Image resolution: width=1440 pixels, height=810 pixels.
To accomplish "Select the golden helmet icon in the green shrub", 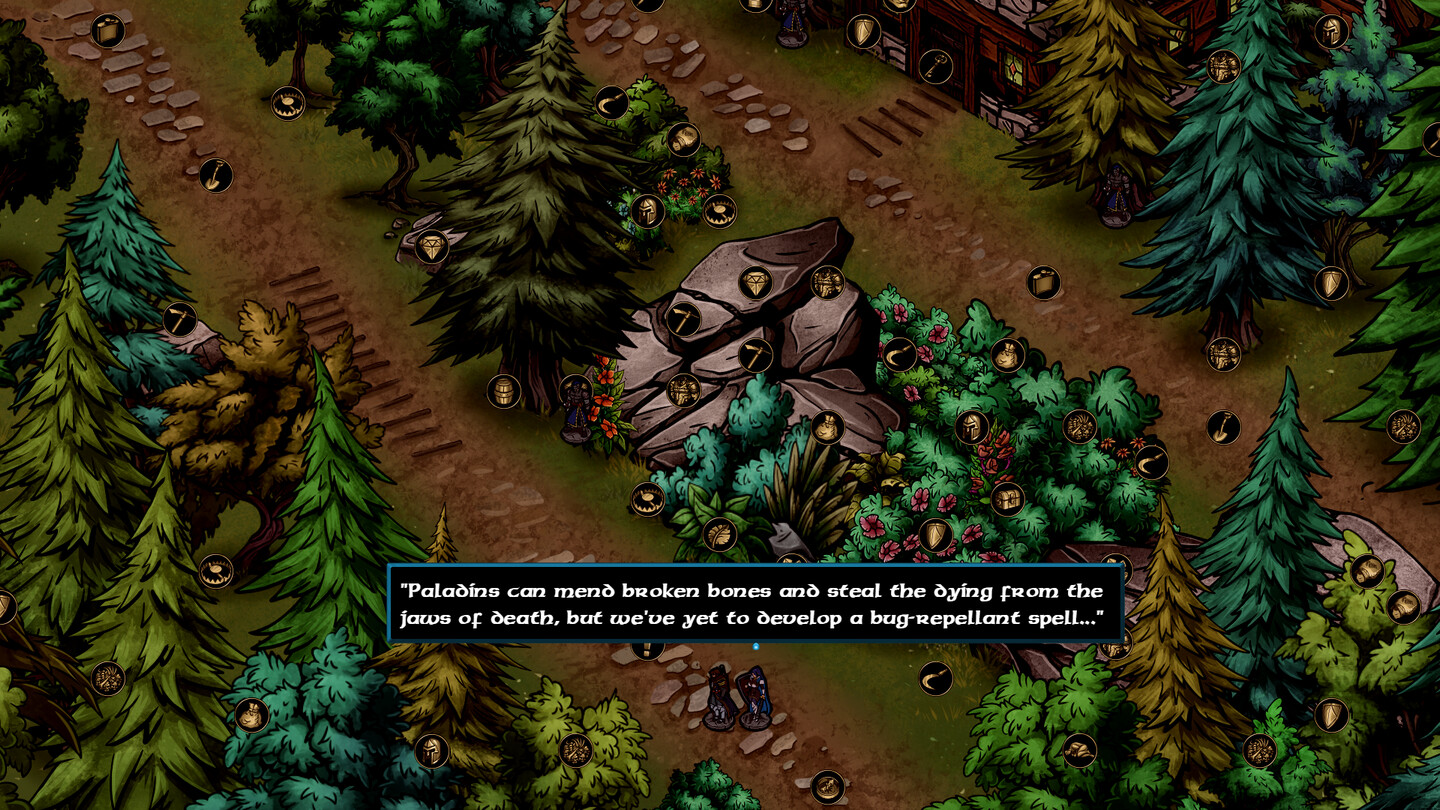I will pyautogui.click(x=969, y=428).
